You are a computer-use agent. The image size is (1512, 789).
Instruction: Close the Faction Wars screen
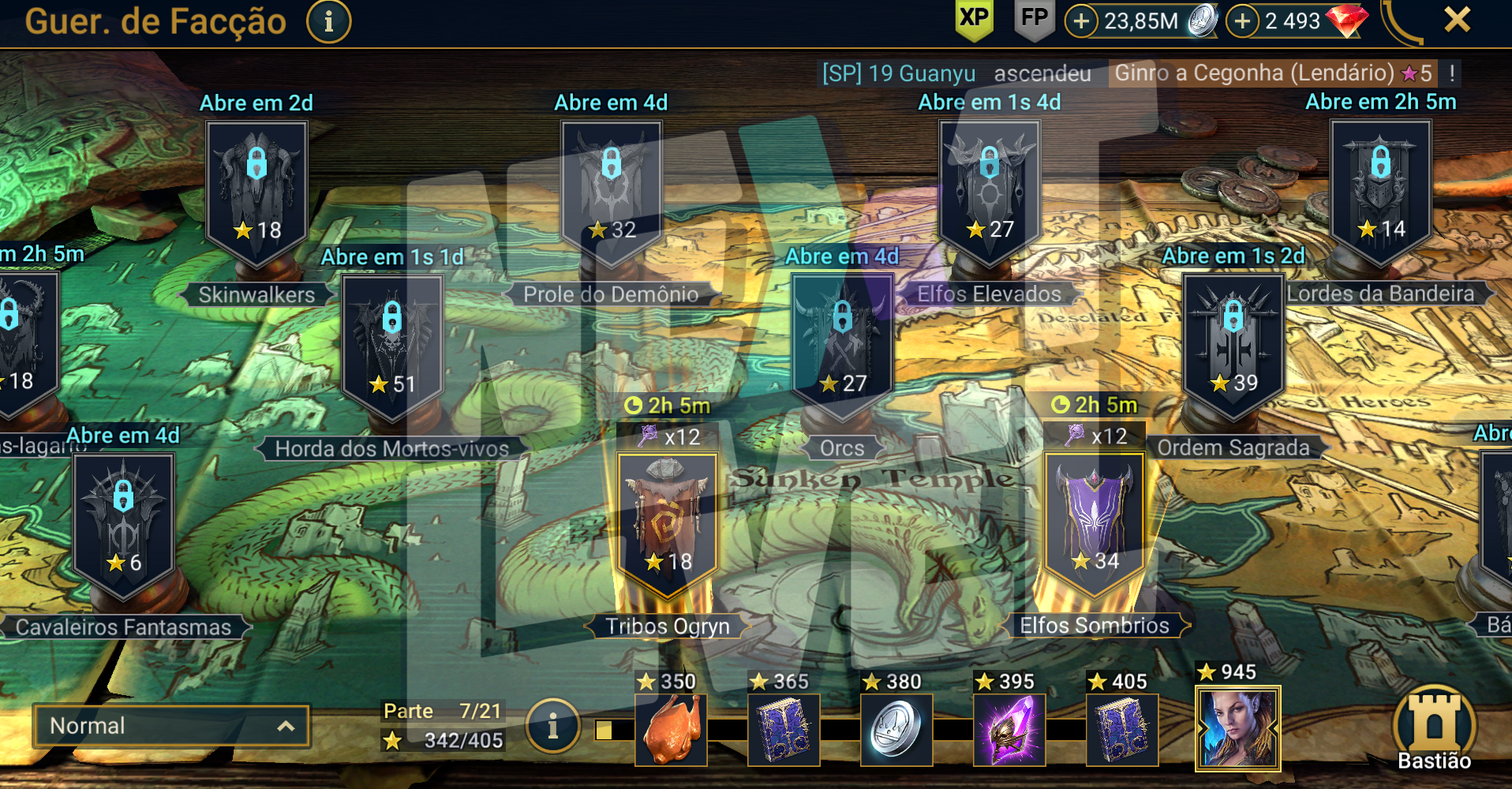1457,19
